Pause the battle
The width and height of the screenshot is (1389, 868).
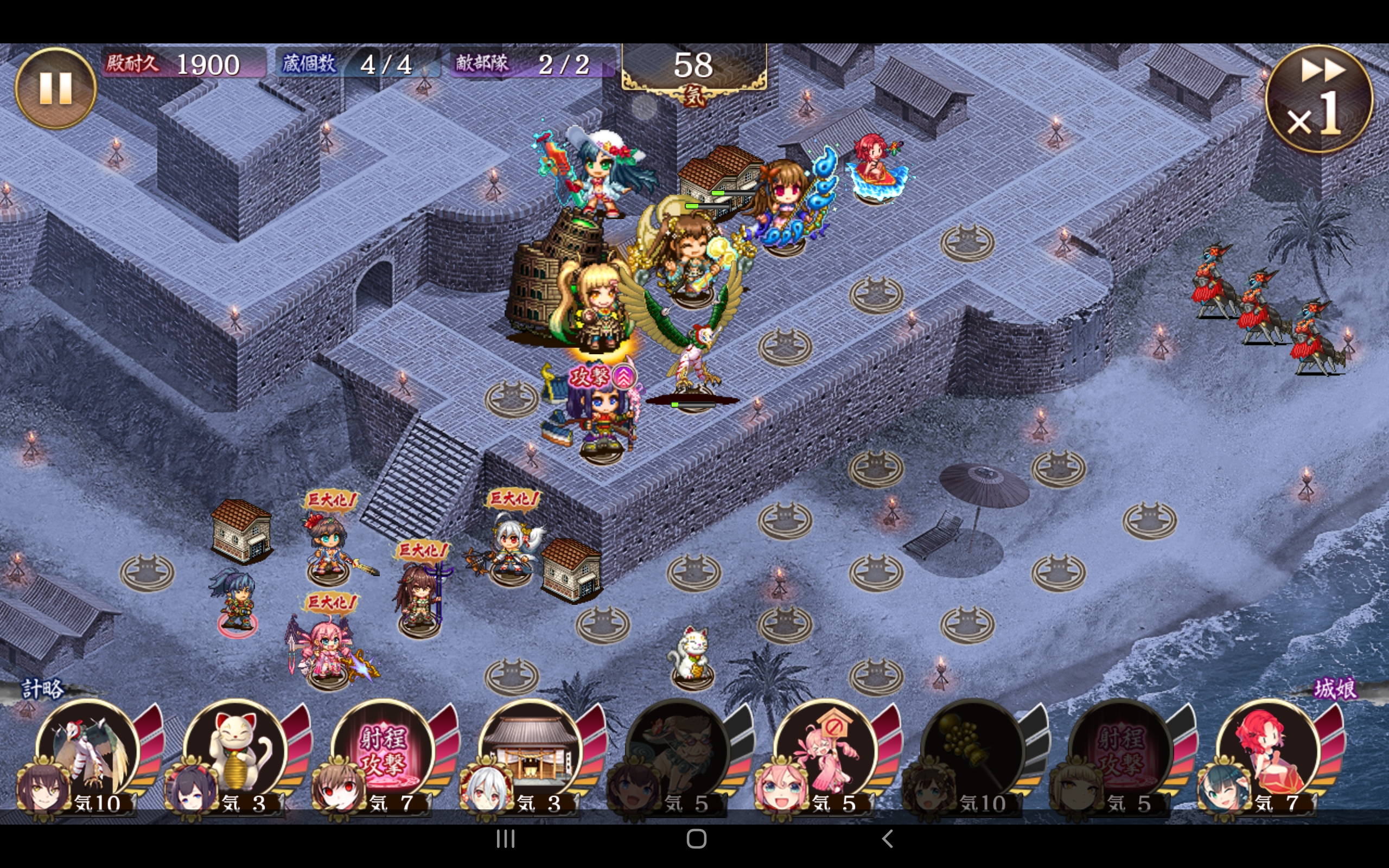click(x=55, y=88)
